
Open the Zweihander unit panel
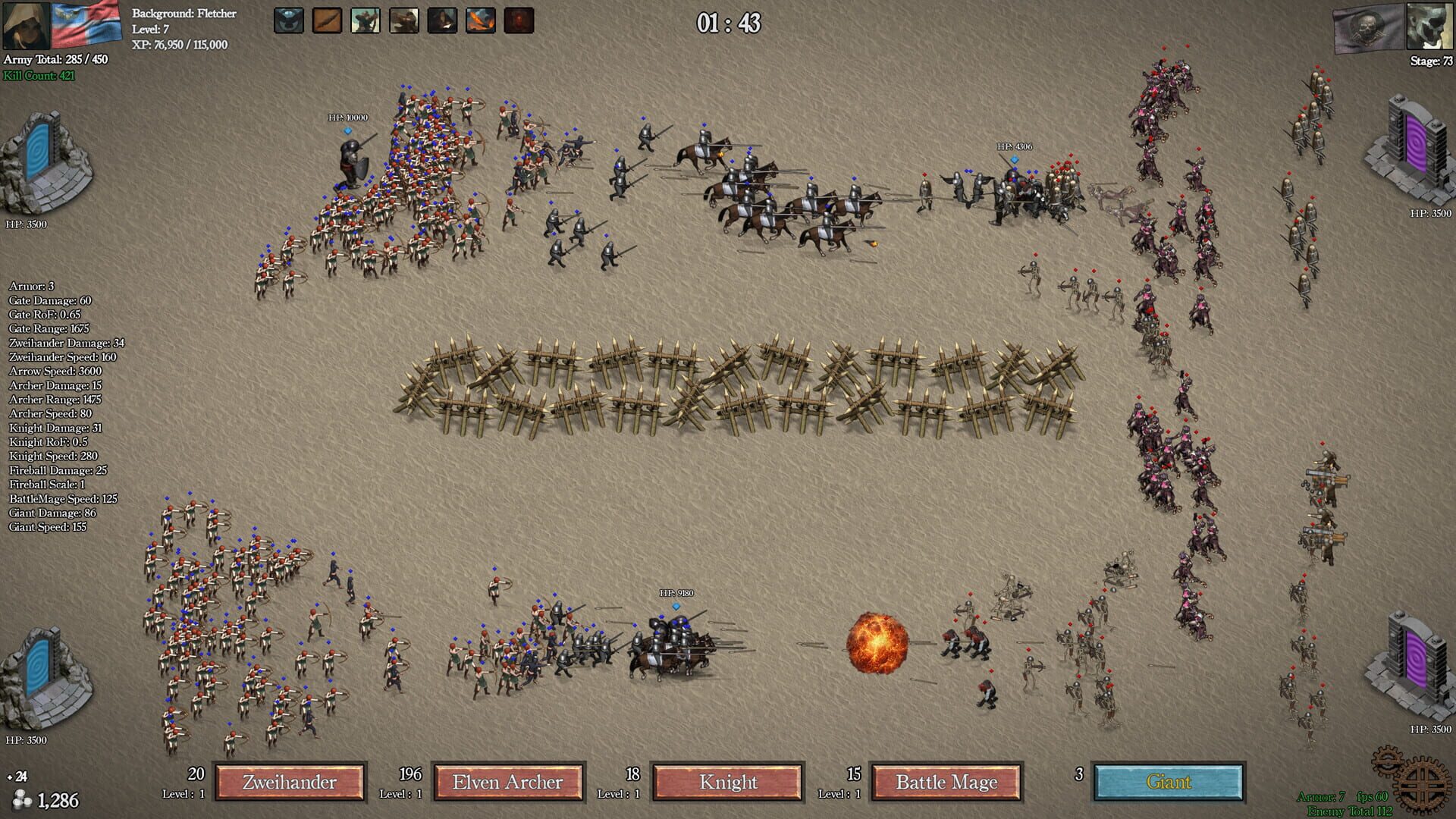[x=290, y=781]
